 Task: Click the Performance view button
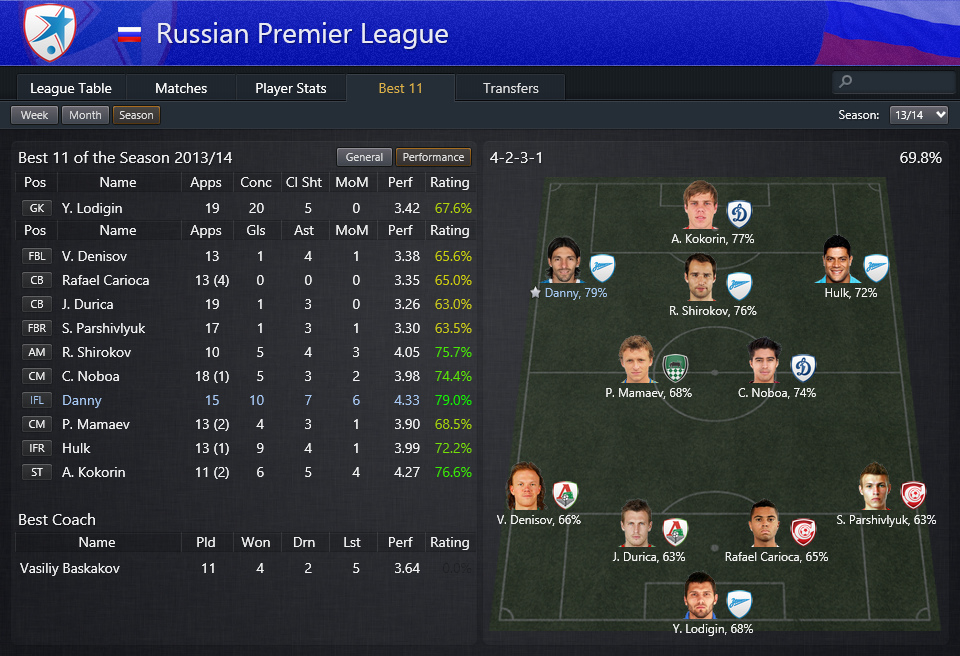click(x=433, y=157)
